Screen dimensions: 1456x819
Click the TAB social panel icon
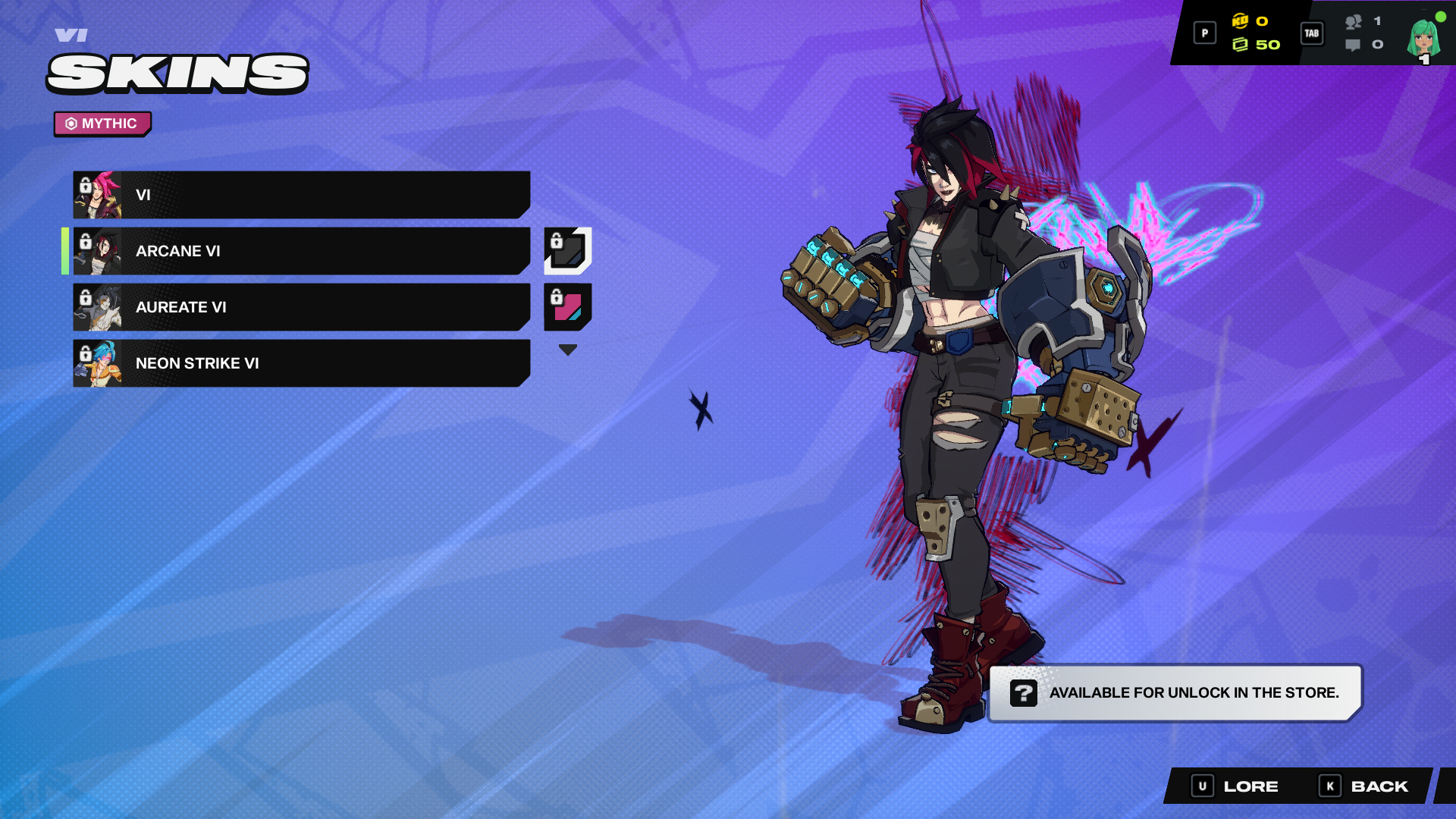coord(1311,33)
